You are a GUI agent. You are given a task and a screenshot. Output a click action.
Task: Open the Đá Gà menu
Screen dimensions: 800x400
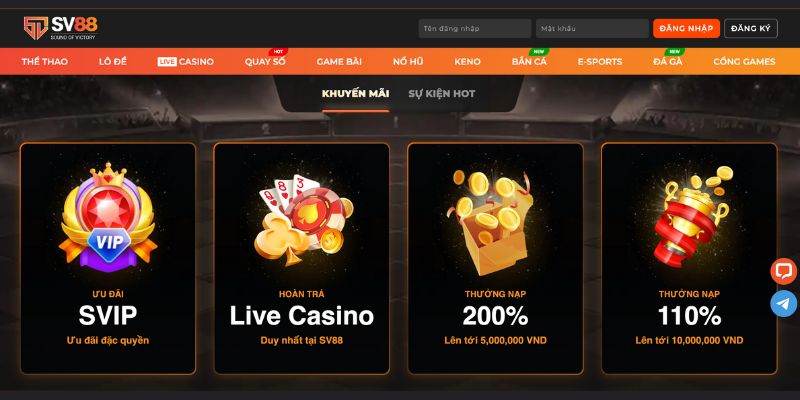click(668, 62)
